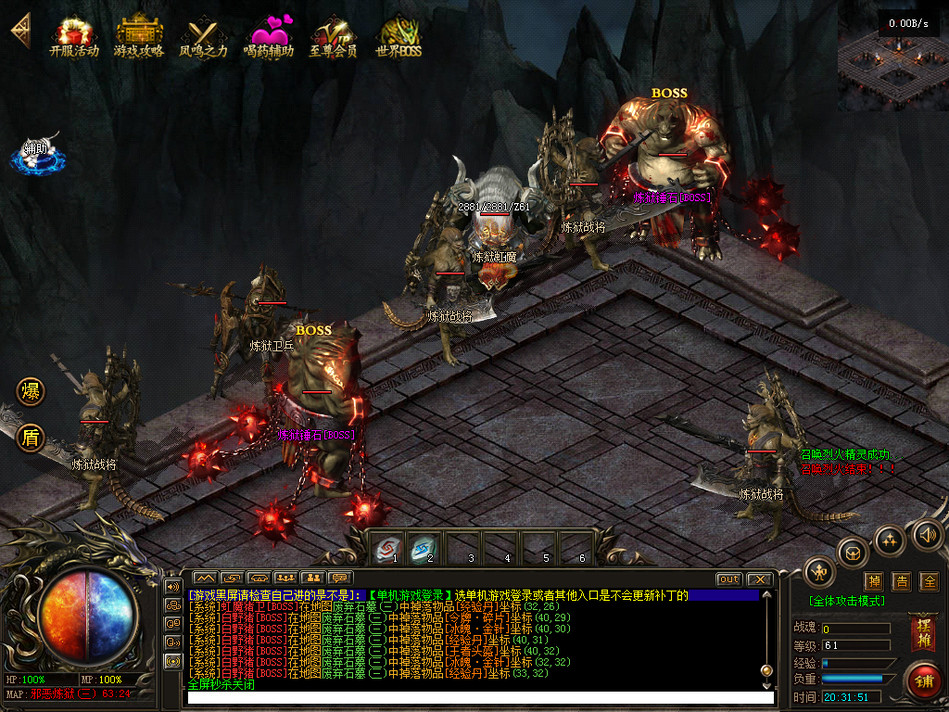
Task: Click the round 盾 shield button
Action: pyautogui.click(x=31, y=437)
